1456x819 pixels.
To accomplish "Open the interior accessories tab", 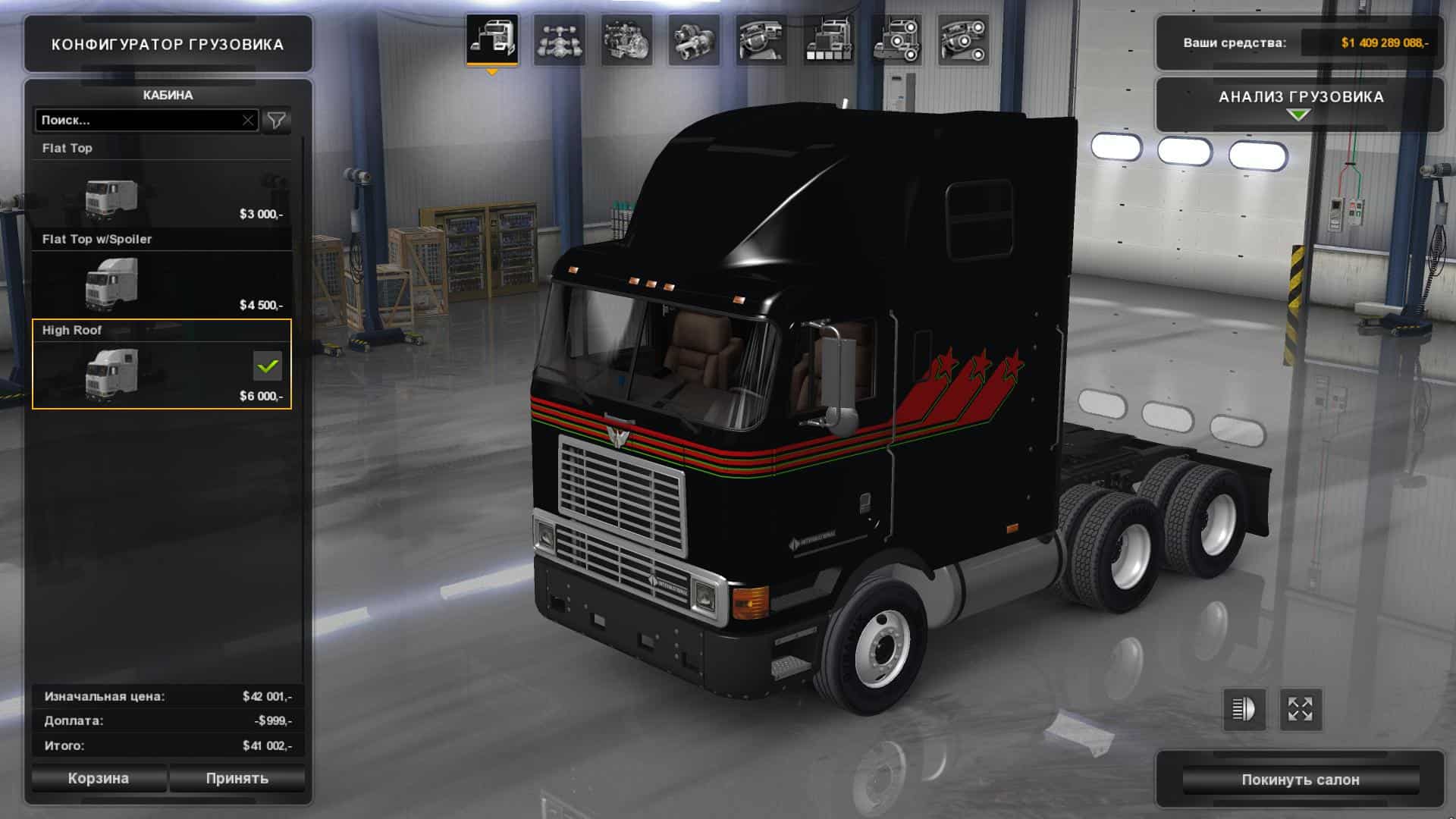I will click(x=963, y=39).
